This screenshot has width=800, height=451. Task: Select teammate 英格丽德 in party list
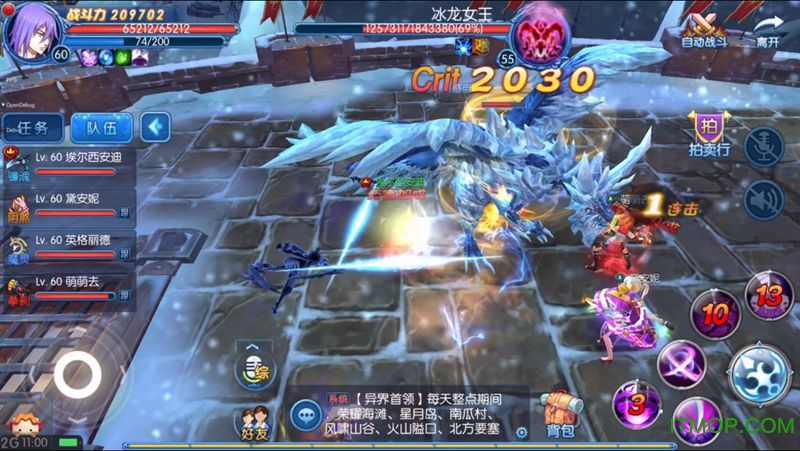click(68, 248)
